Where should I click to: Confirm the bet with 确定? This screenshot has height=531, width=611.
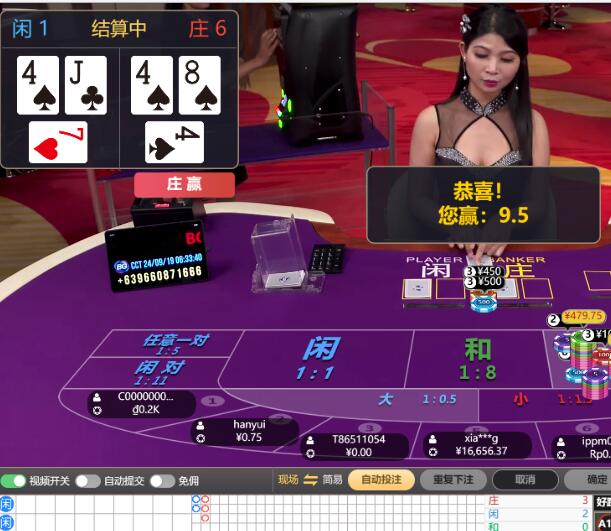[x=596, y=480]
